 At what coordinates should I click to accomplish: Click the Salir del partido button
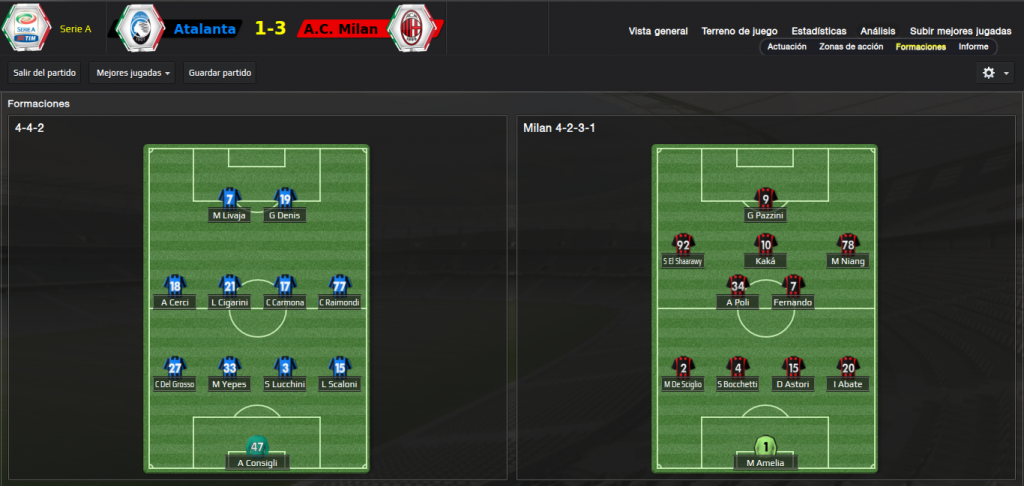click(45, 73)
